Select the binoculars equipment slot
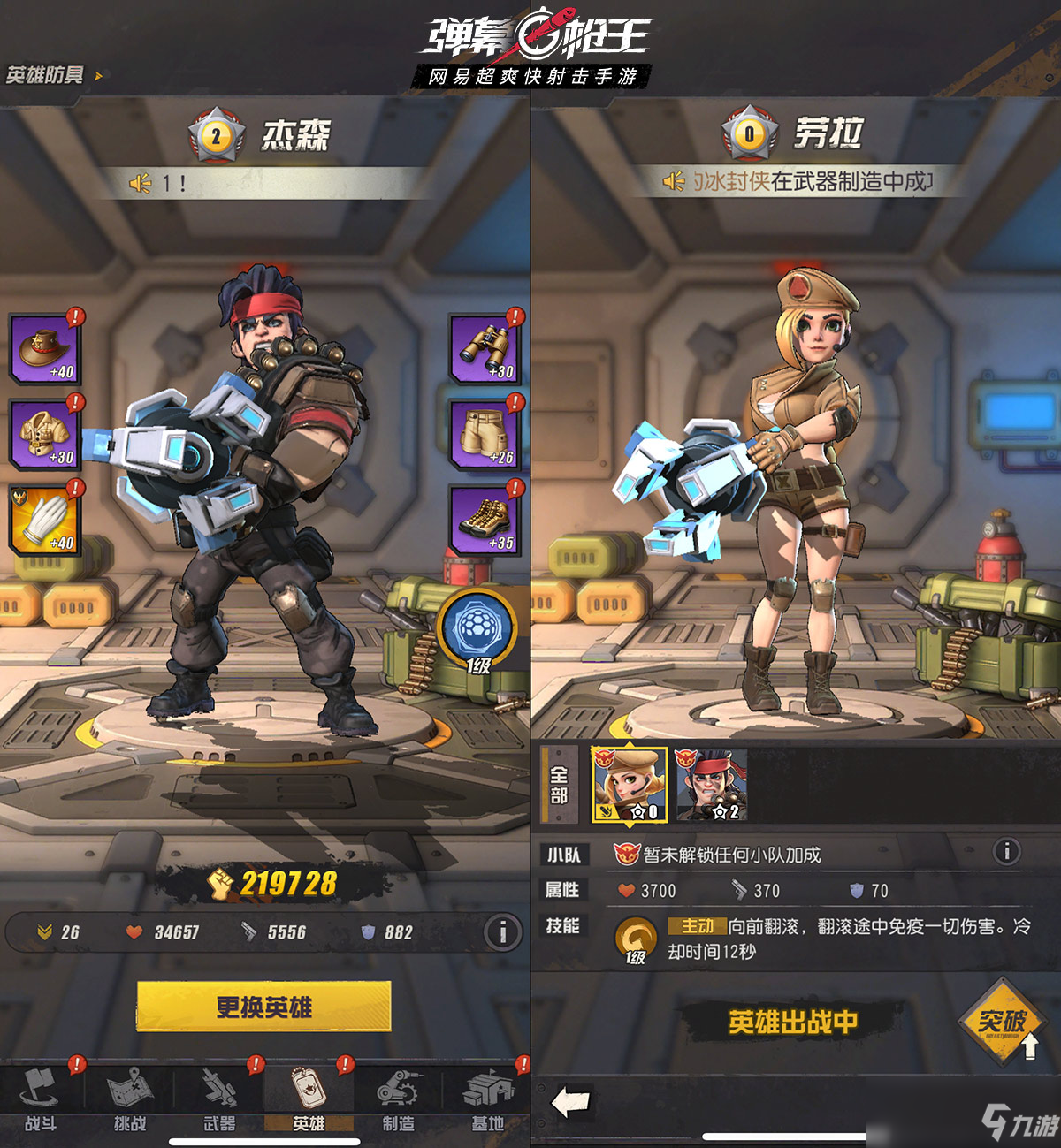The image size is (1061, 1148). point(485,348)
